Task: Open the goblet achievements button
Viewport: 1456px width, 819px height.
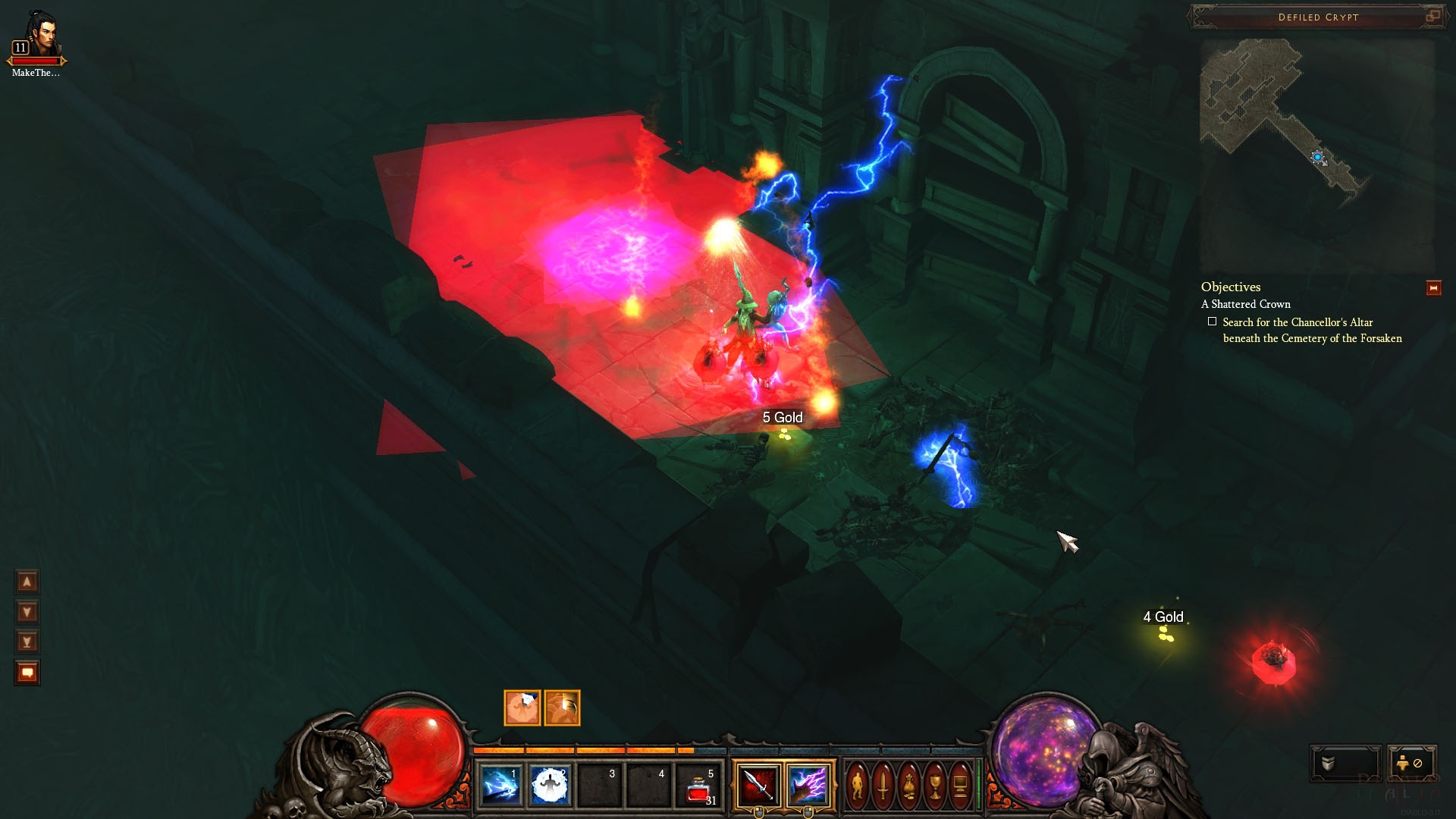Action: coord(935,786)
